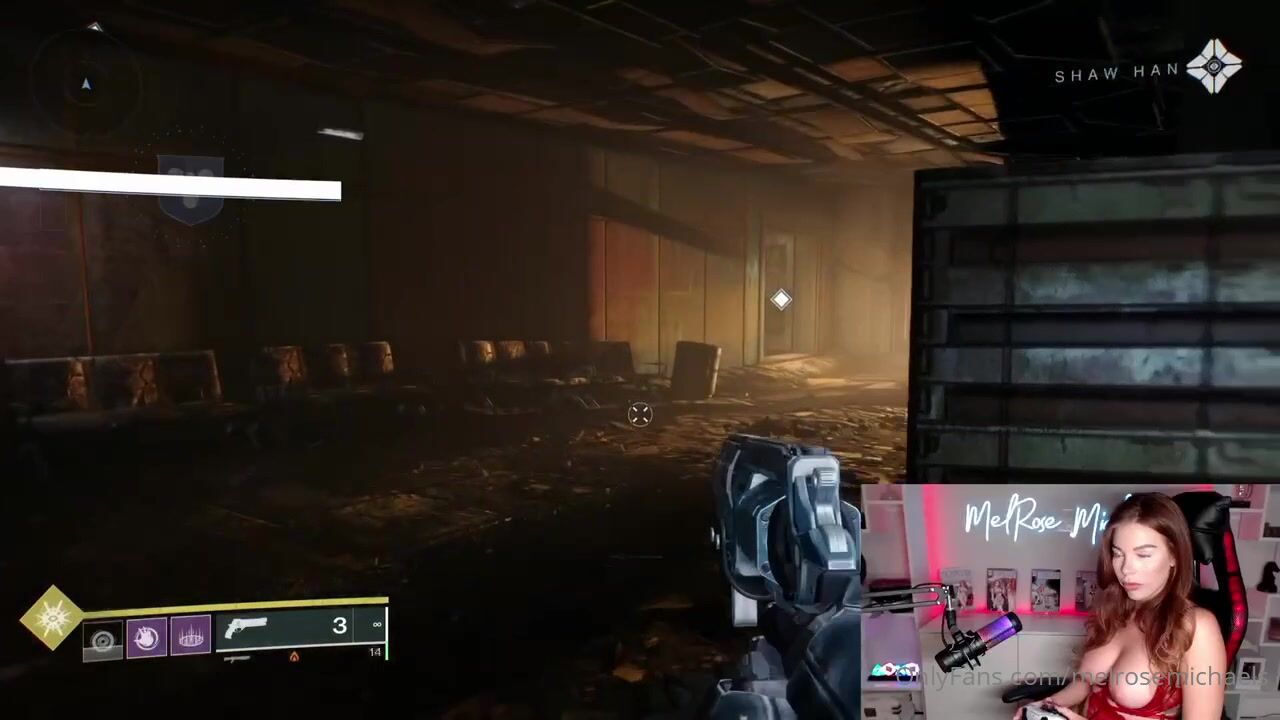This screenshot has height=720, width=1280.
Task: Select the white diamond objective waypoint marker
Action: click(781, 299)
